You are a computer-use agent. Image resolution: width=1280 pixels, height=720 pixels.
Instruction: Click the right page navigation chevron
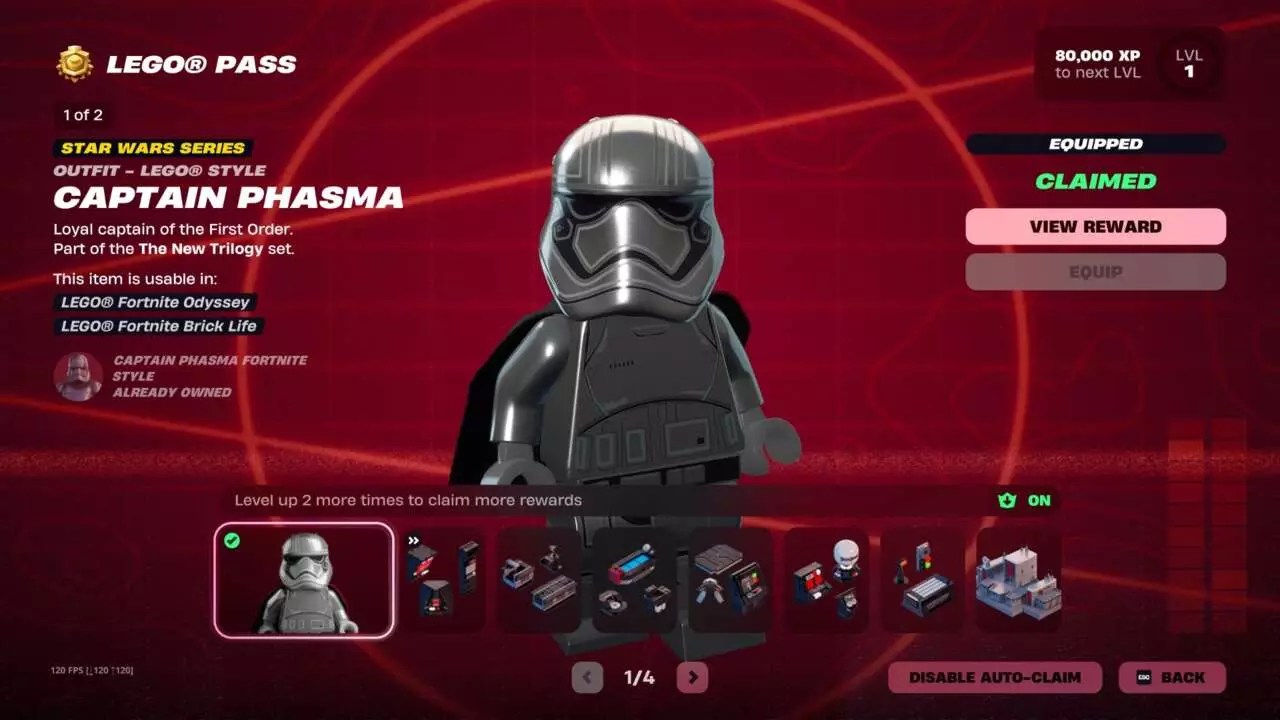click(691, 677)
